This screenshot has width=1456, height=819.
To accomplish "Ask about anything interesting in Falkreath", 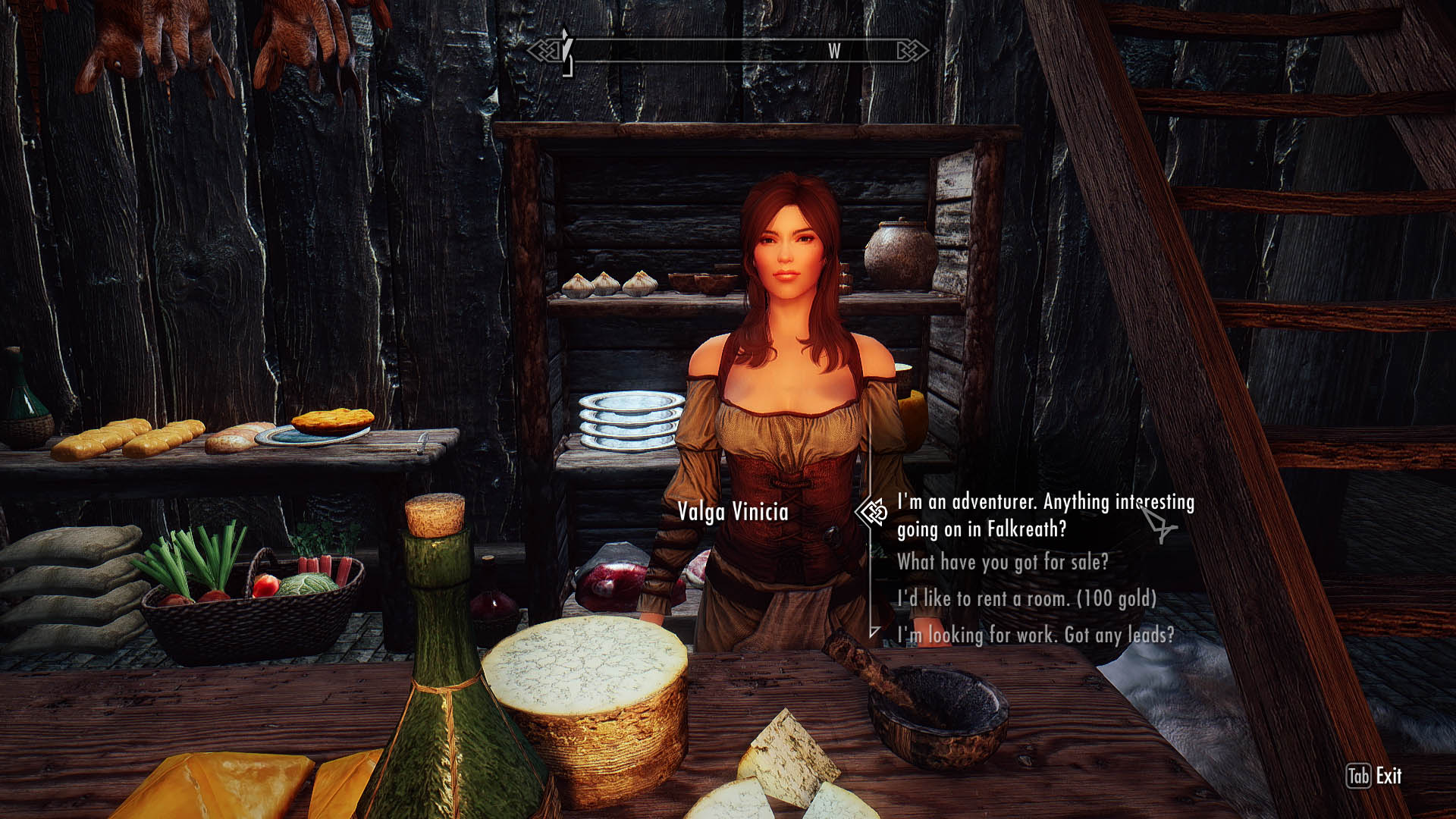I will tap(1045, 515).
